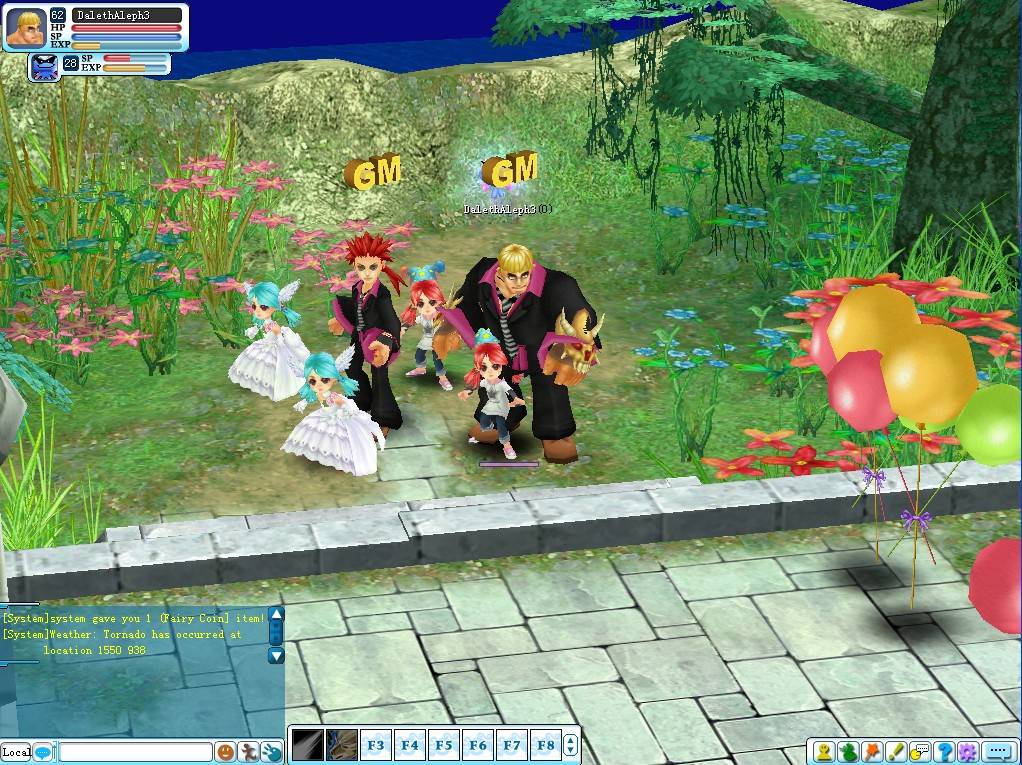Viewport: 1022px width, 765px height.
Task: Open the running figure action menu
Action: pyautogui.click(x=249, y=751)
